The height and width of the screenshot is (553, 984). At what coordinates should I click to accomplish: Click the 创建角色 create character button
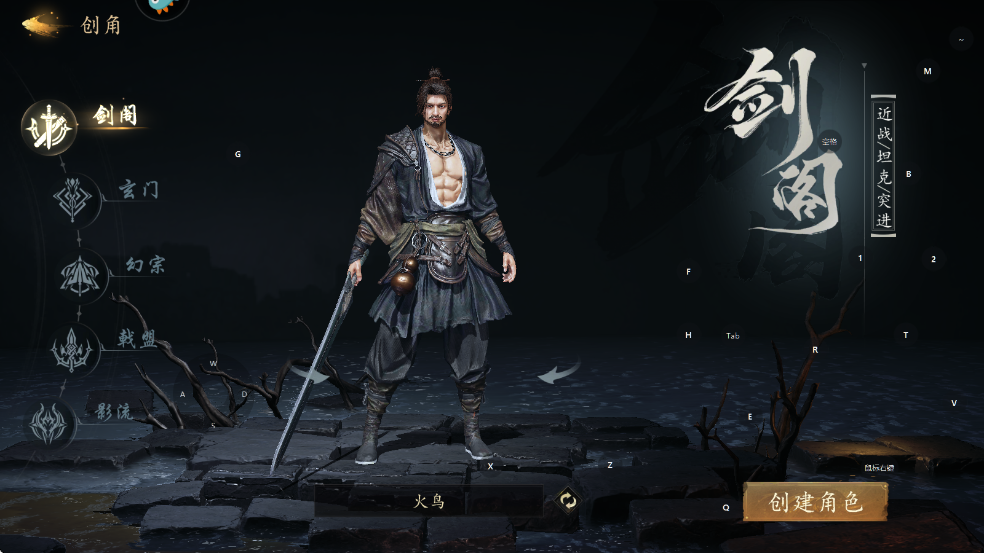pos(815,502)
